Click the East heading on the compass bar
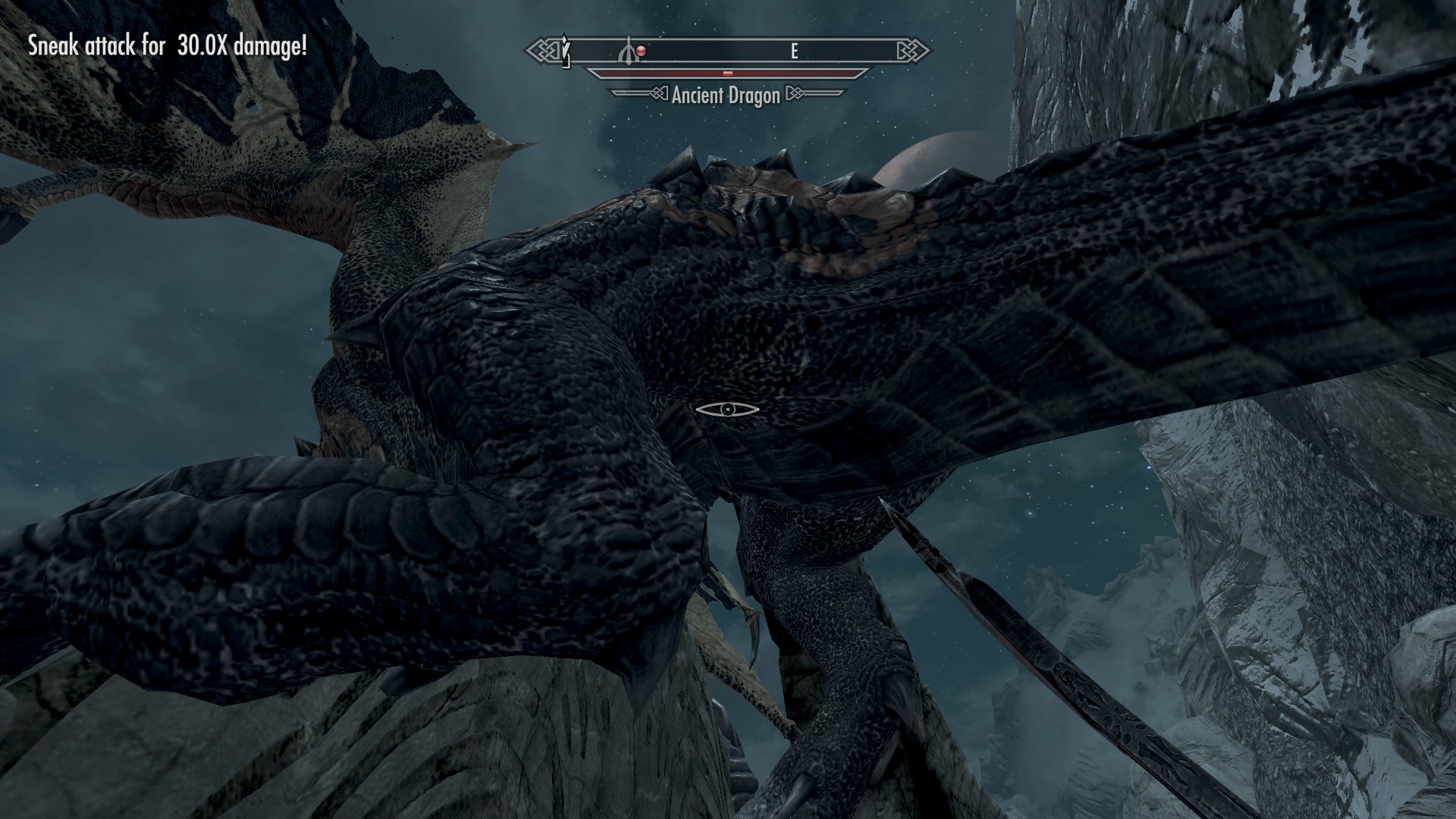This screenshot has width=1456, height=819. 794,51
